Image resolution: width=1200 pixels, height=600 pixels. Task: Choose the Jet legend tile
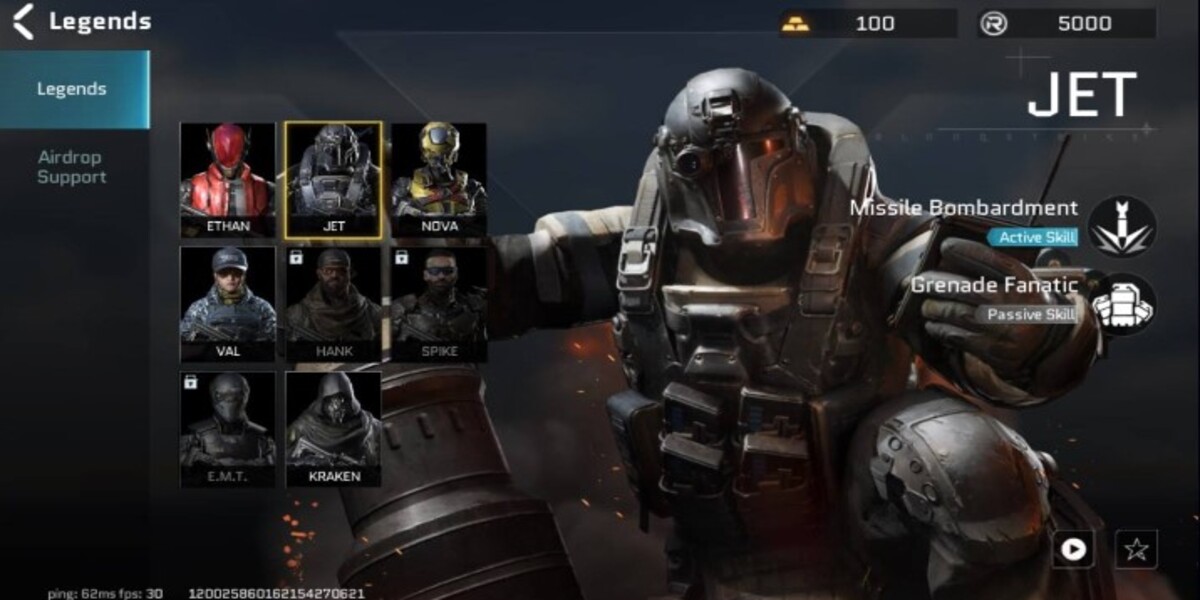pos(333,181)
